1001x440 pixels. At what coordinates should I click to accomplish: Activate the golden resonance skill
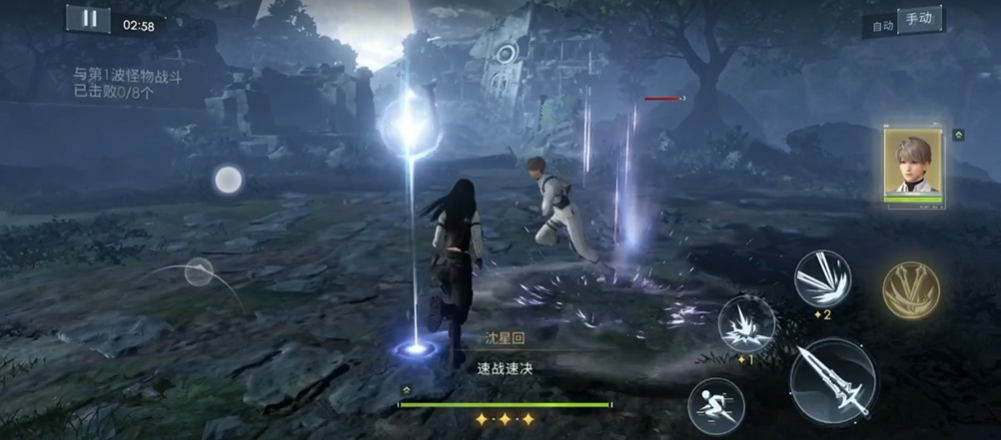911,292
